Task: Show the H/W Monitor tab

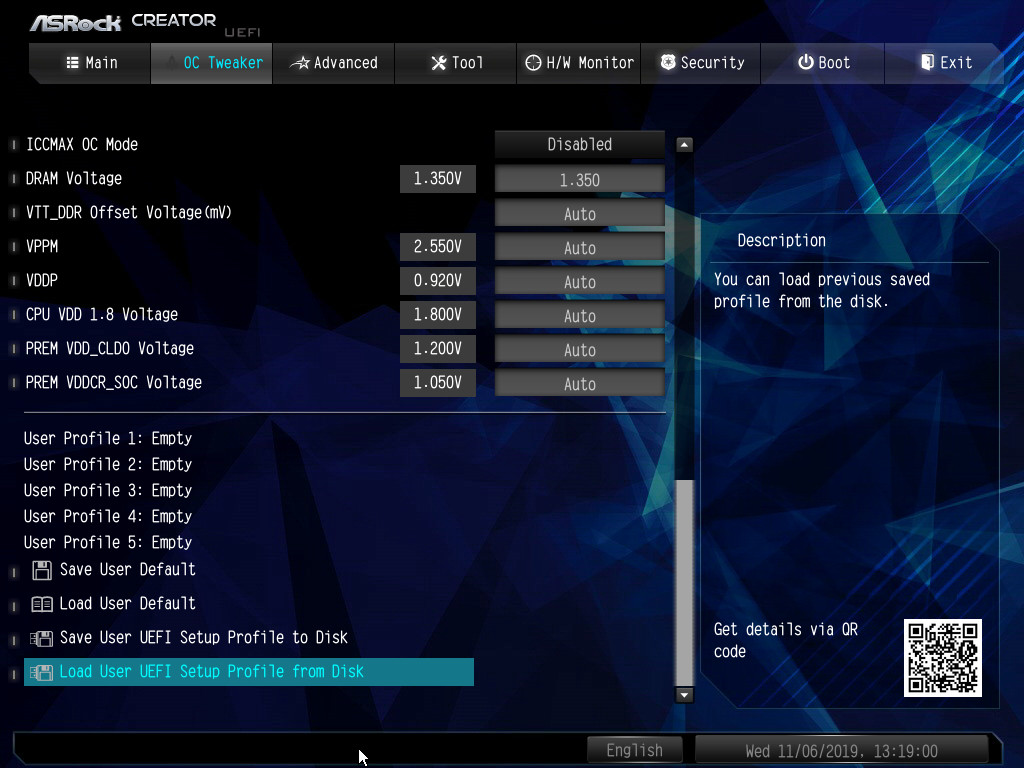Action: (x=580, y=63)
